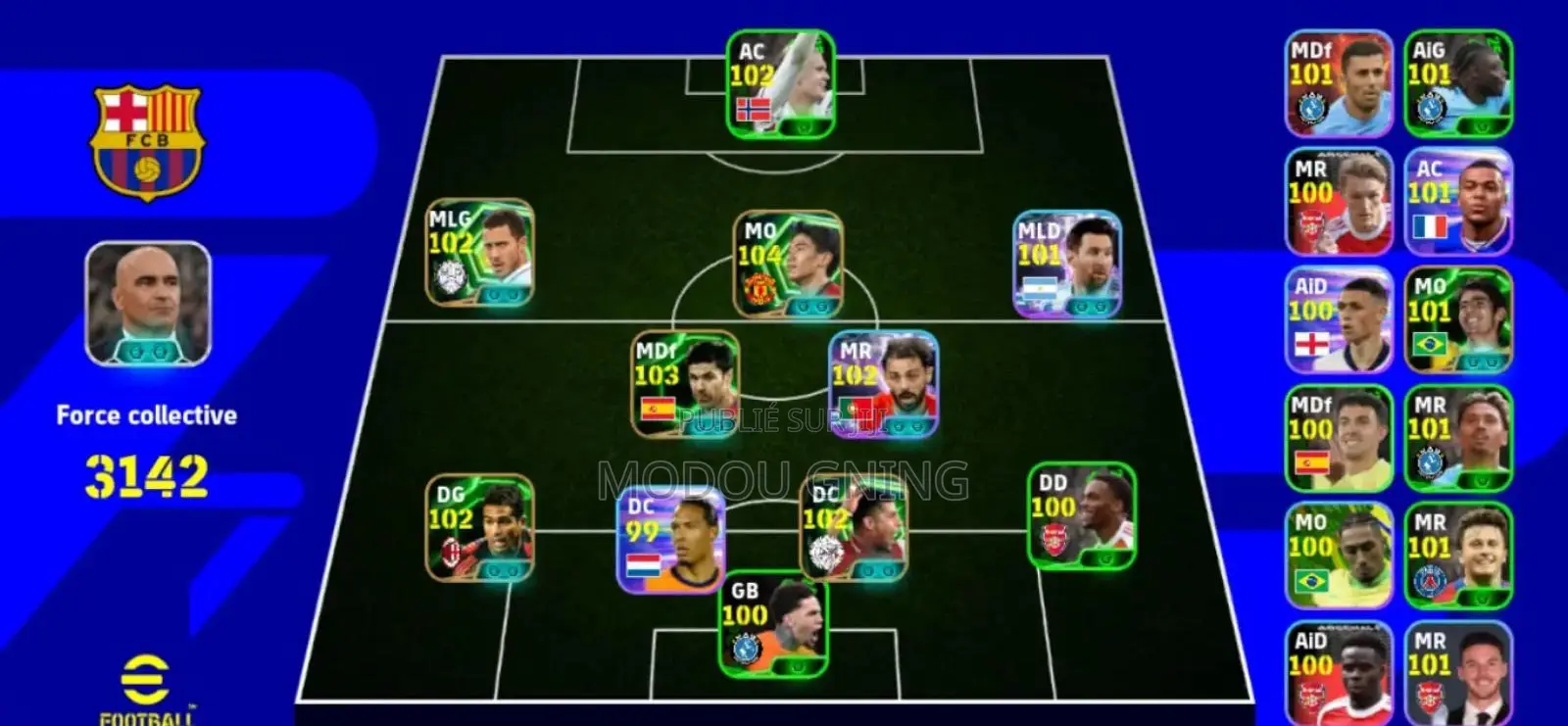Tap the MDf 103 Spain midfielder card
This screenshot has height=726, width=1568.
point(685,384)
